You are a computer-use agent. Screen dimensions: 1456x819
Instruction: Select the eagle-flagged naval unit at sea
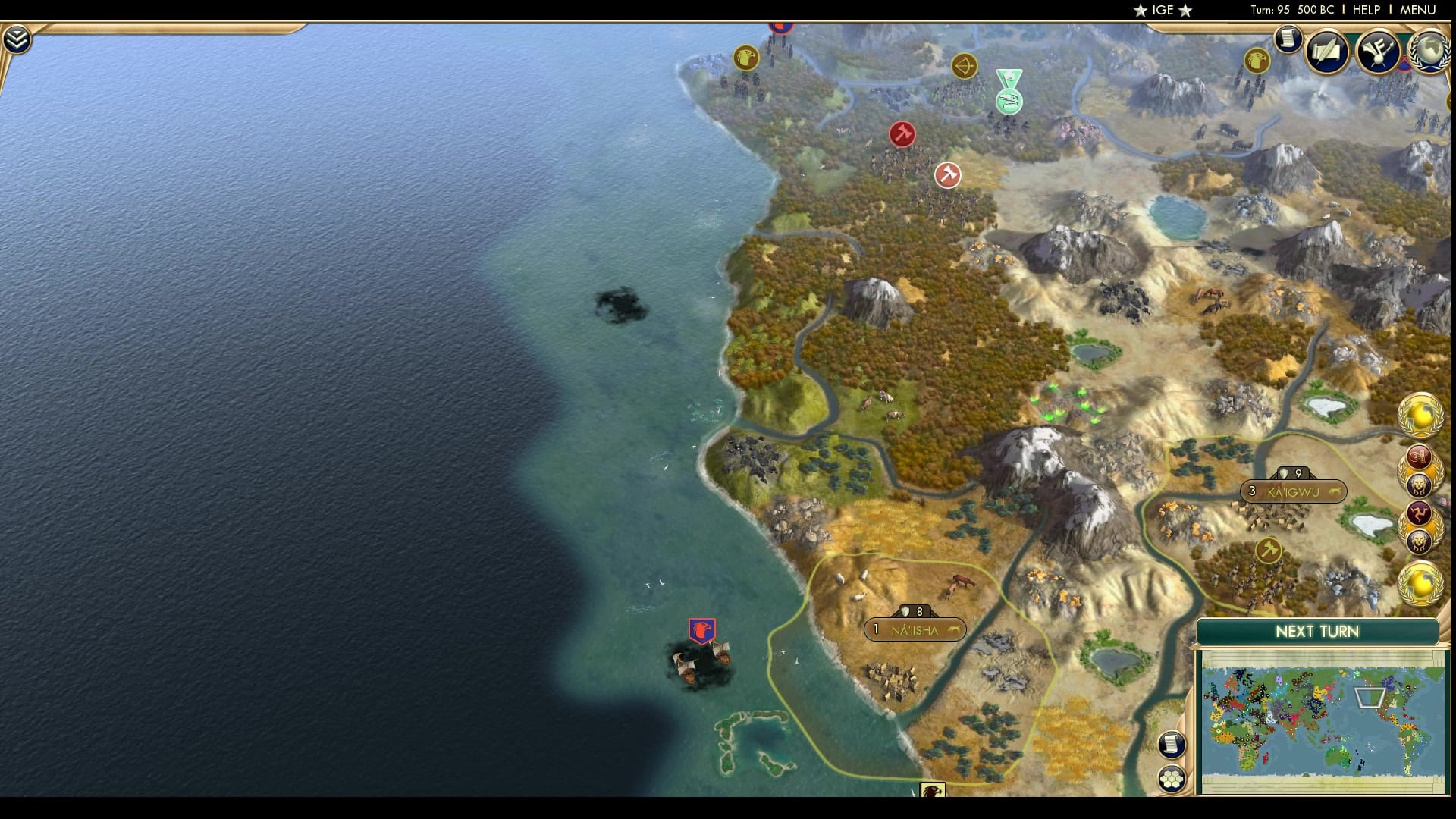(701, 629)
